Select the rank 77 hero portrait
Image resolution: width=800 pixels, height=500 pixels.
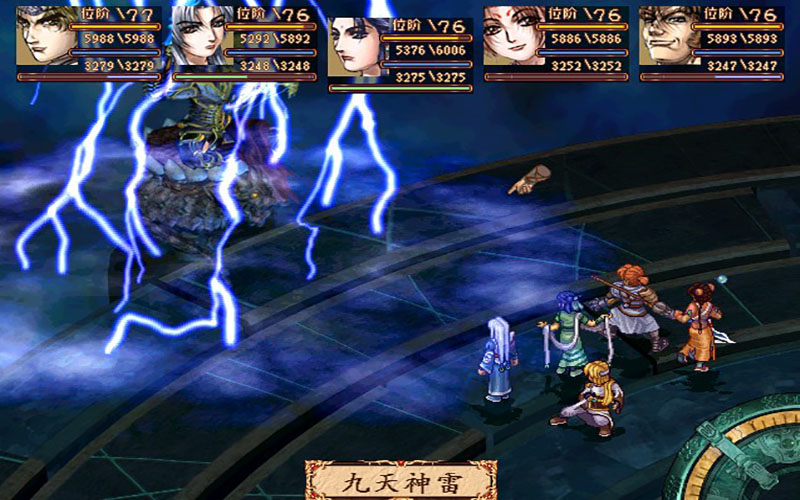46,36
